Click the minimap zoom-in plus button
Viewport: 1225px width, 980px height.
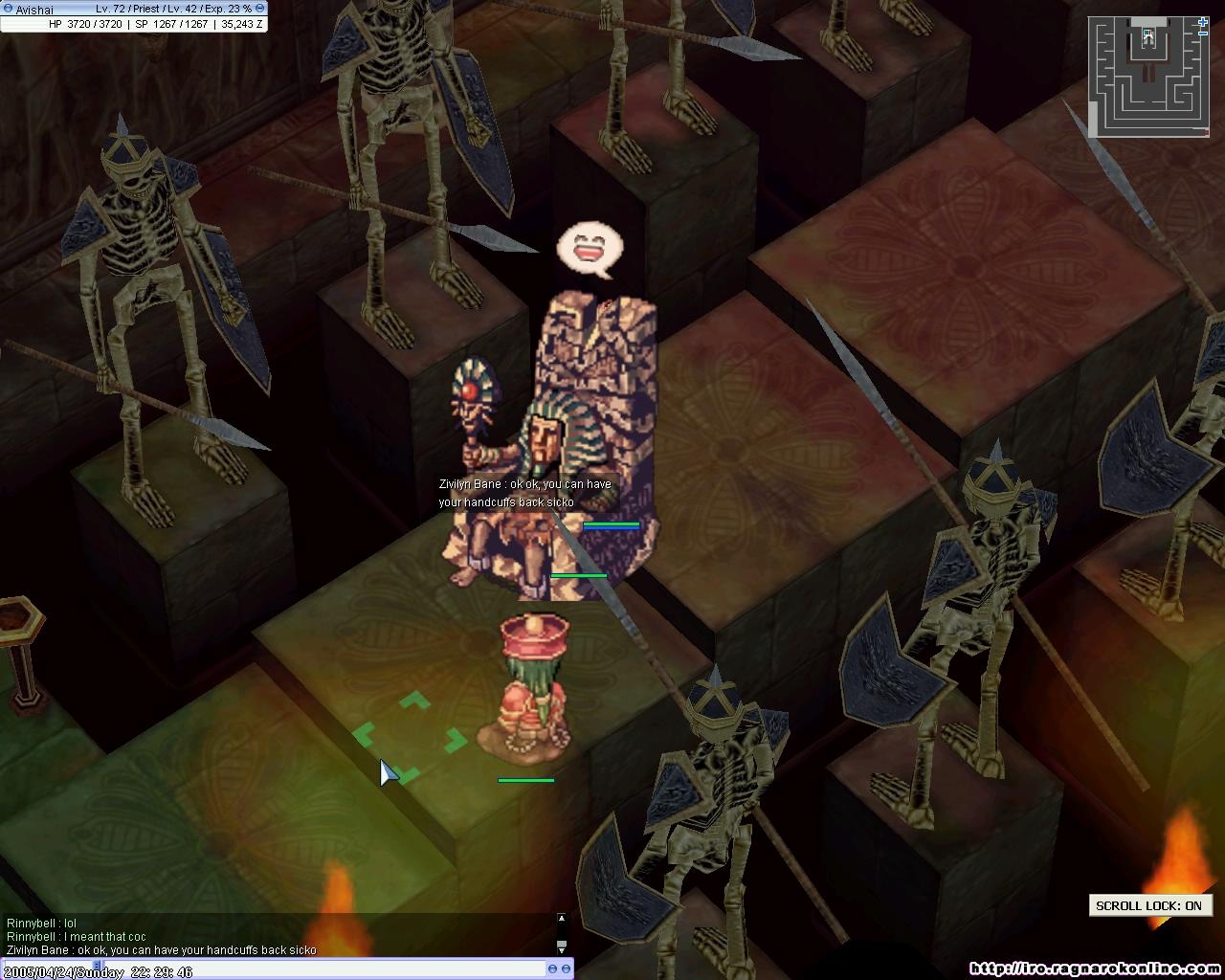pos(1203,21)
